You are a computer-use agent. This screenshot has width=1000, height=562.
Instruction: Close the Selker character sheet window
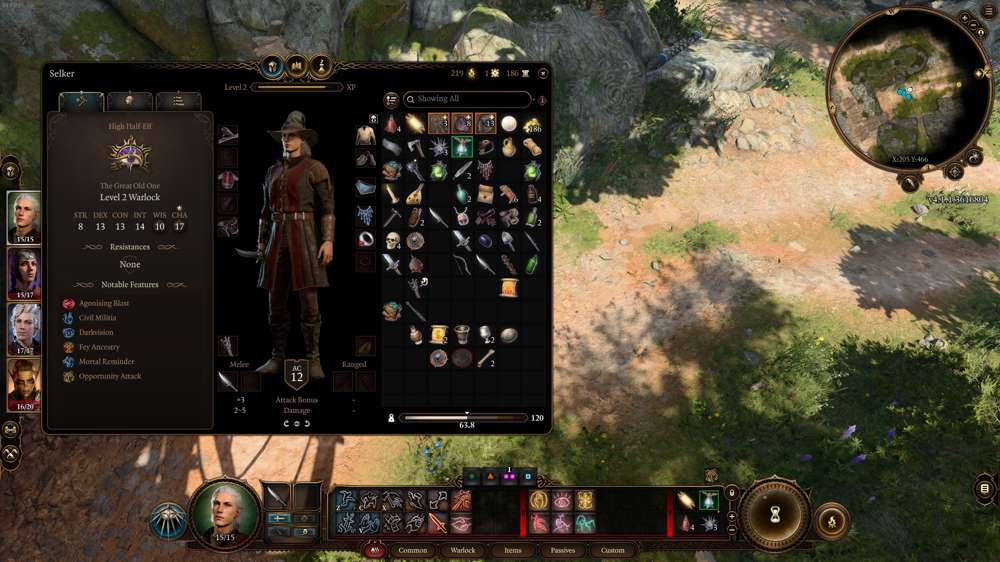[543, 73]
